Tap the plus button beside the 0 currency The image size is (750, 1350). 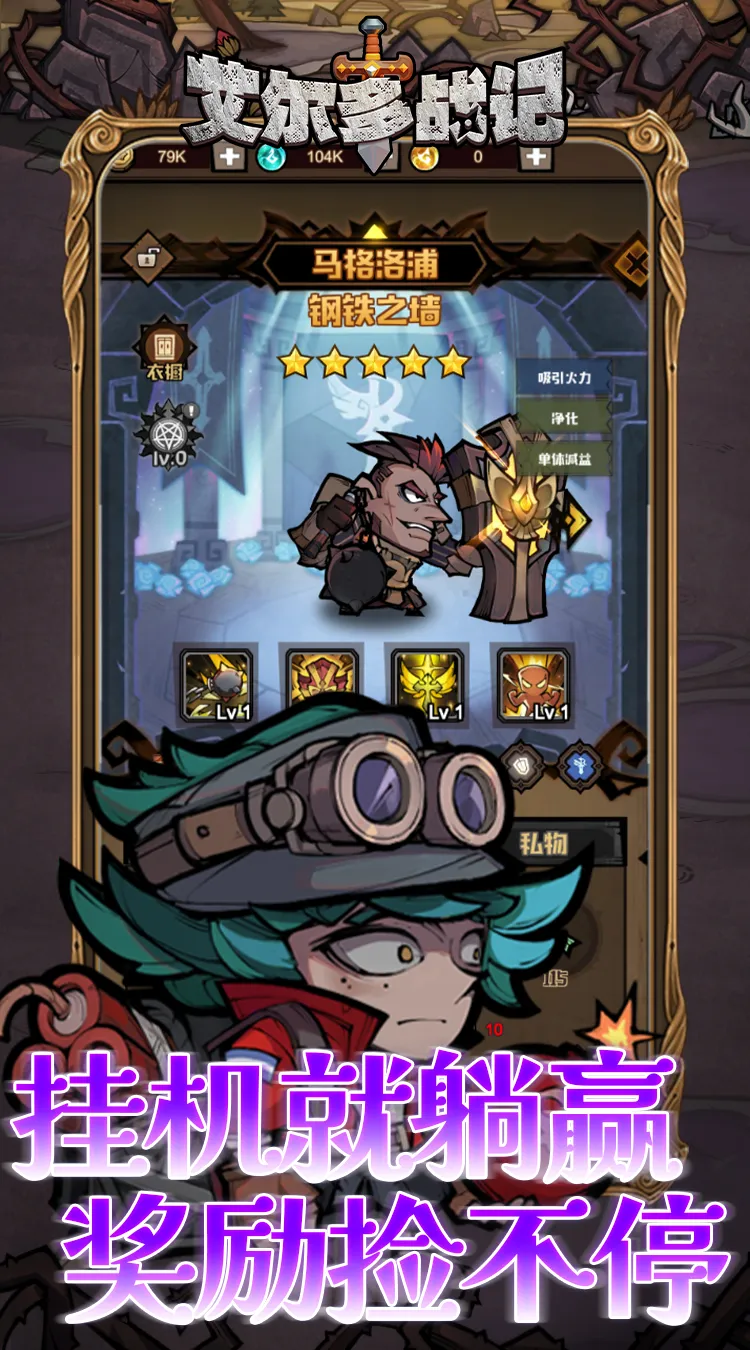click(537, 156)
